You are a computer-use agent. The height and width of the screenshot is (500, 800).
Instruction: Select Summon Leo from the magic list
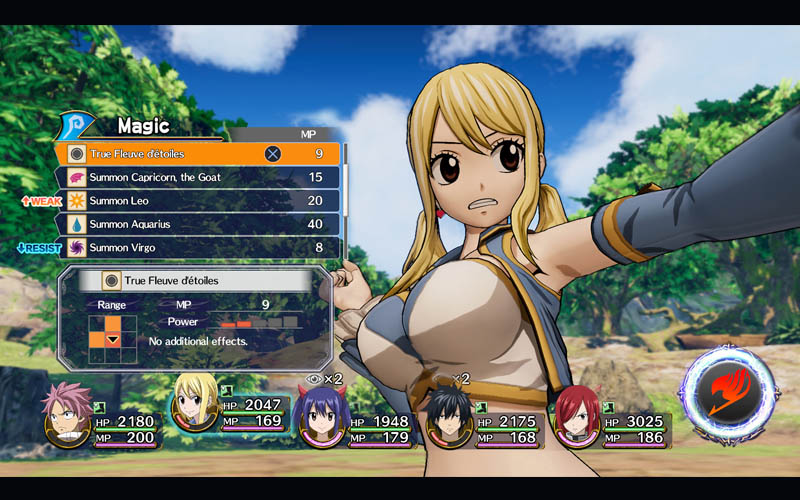[x=200, y=200]
